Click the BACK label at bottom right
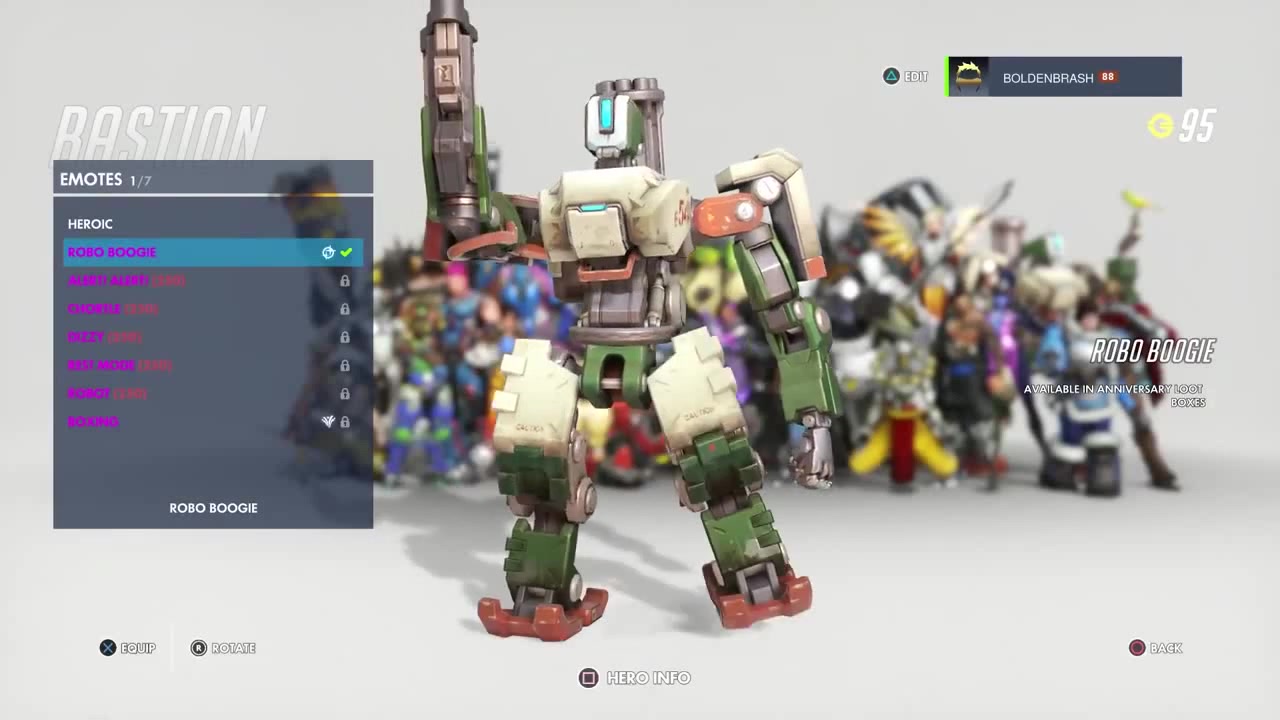The image size is (1280, 720). [1166, 648]
